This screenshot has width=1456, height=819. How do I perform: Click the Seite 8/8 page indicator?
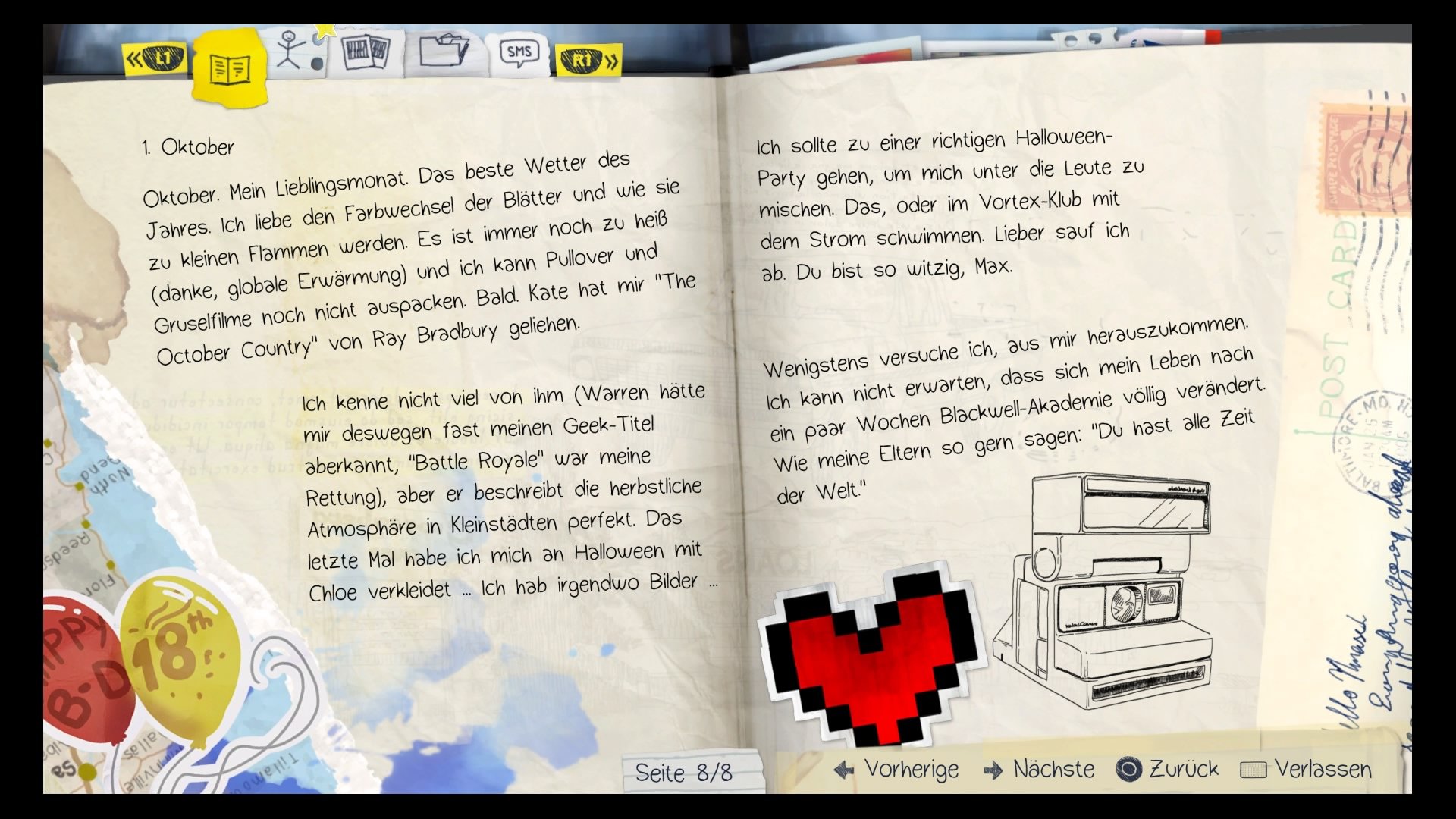point(682,772)
